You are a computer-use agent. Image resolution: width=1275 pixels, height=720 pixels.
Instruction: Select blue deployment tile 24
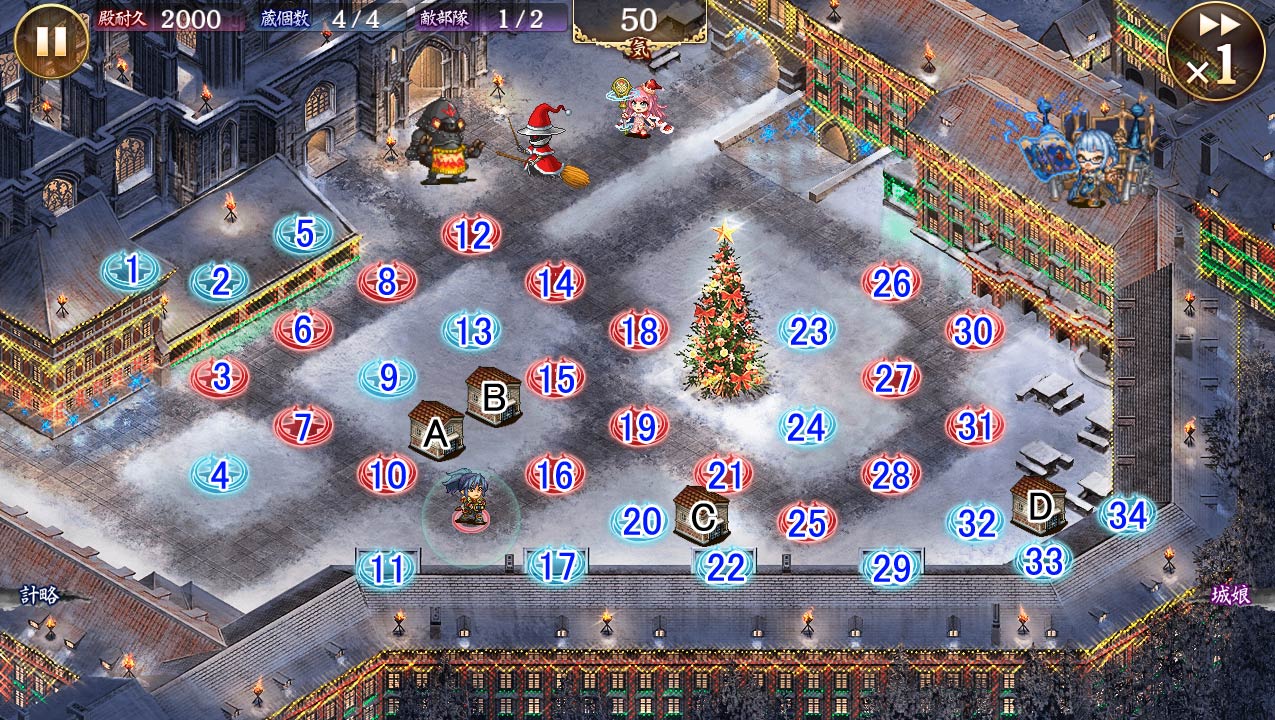pos(806,427)
